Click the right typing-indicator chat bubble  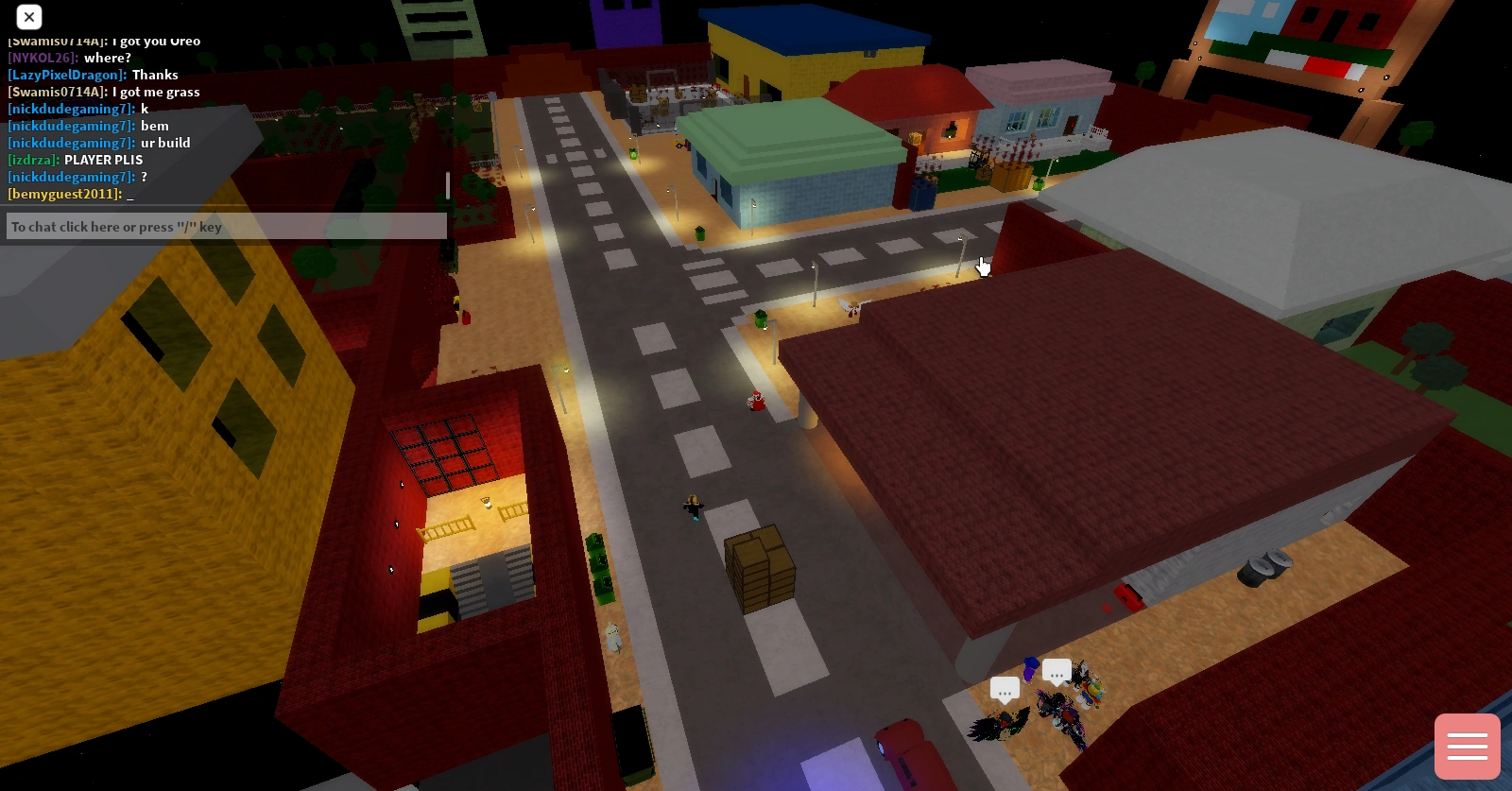point(1057,672)
